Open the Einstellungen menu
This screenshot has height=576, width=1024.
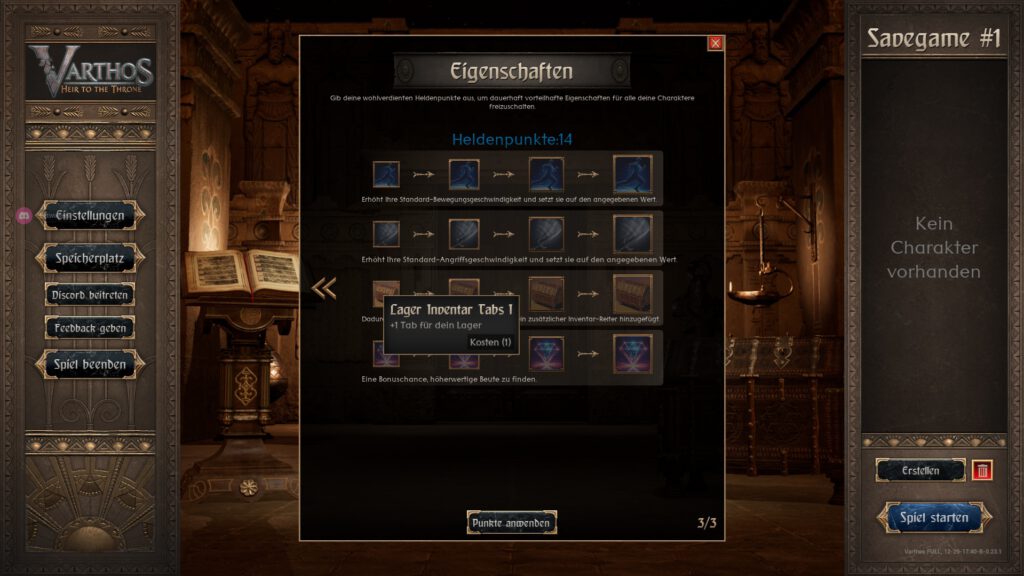click(x=89, y=215)
